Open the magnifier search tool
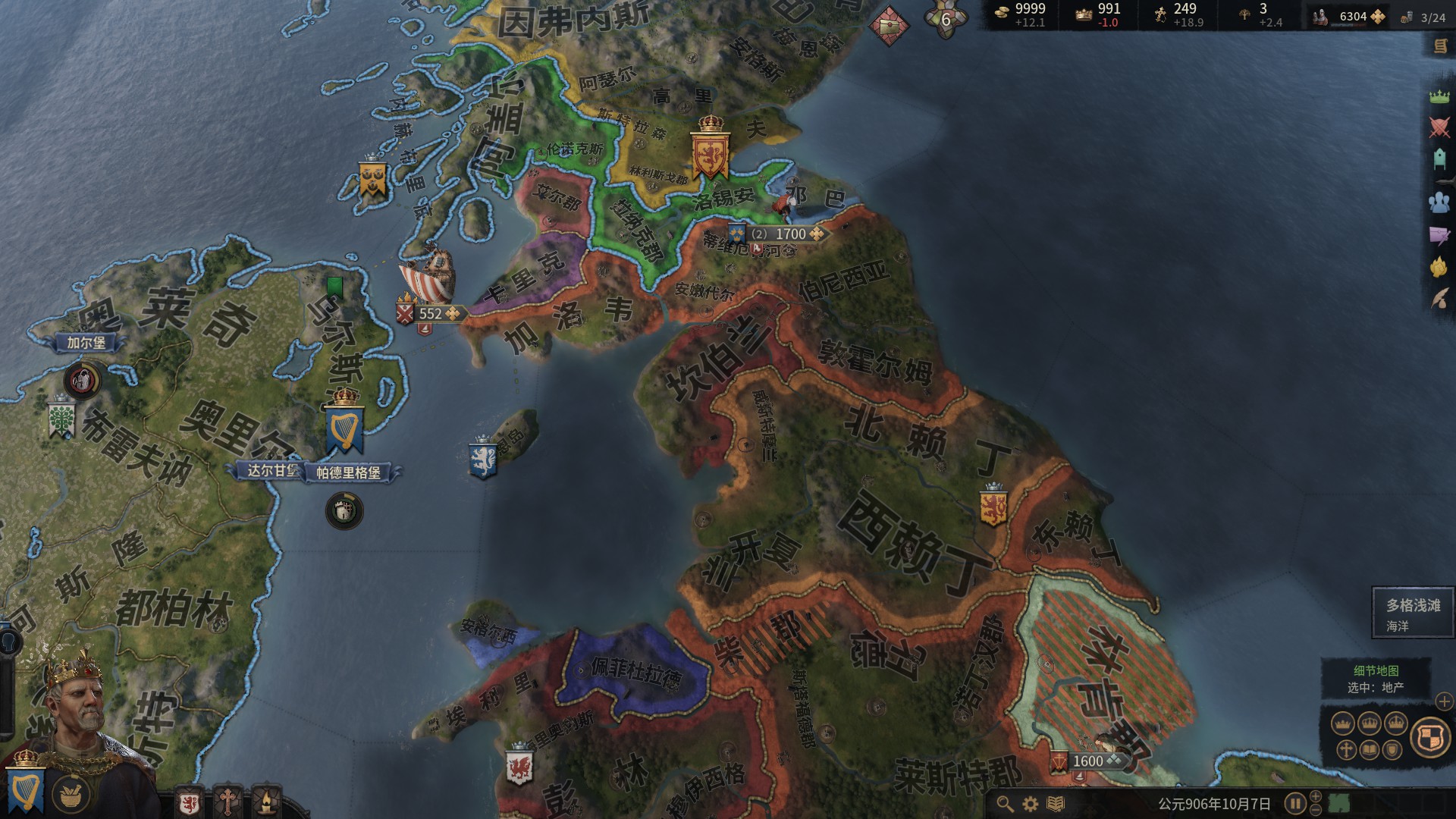Viewport: 1456px width, 819px height. pyautogui.click(x=1005, y=803)
